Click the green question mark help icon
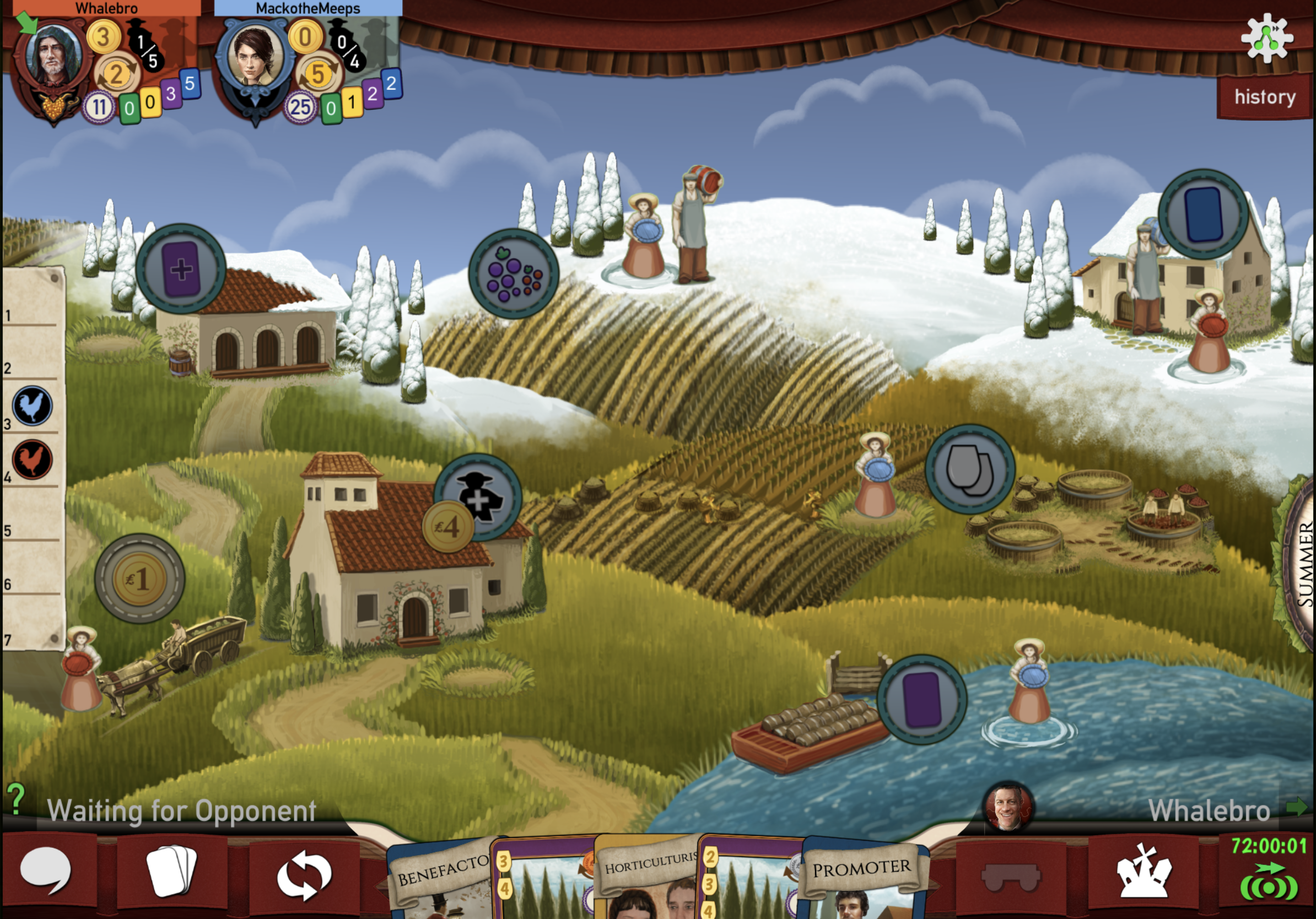This screenshot has width=1316, height=919. coord(16,798)
